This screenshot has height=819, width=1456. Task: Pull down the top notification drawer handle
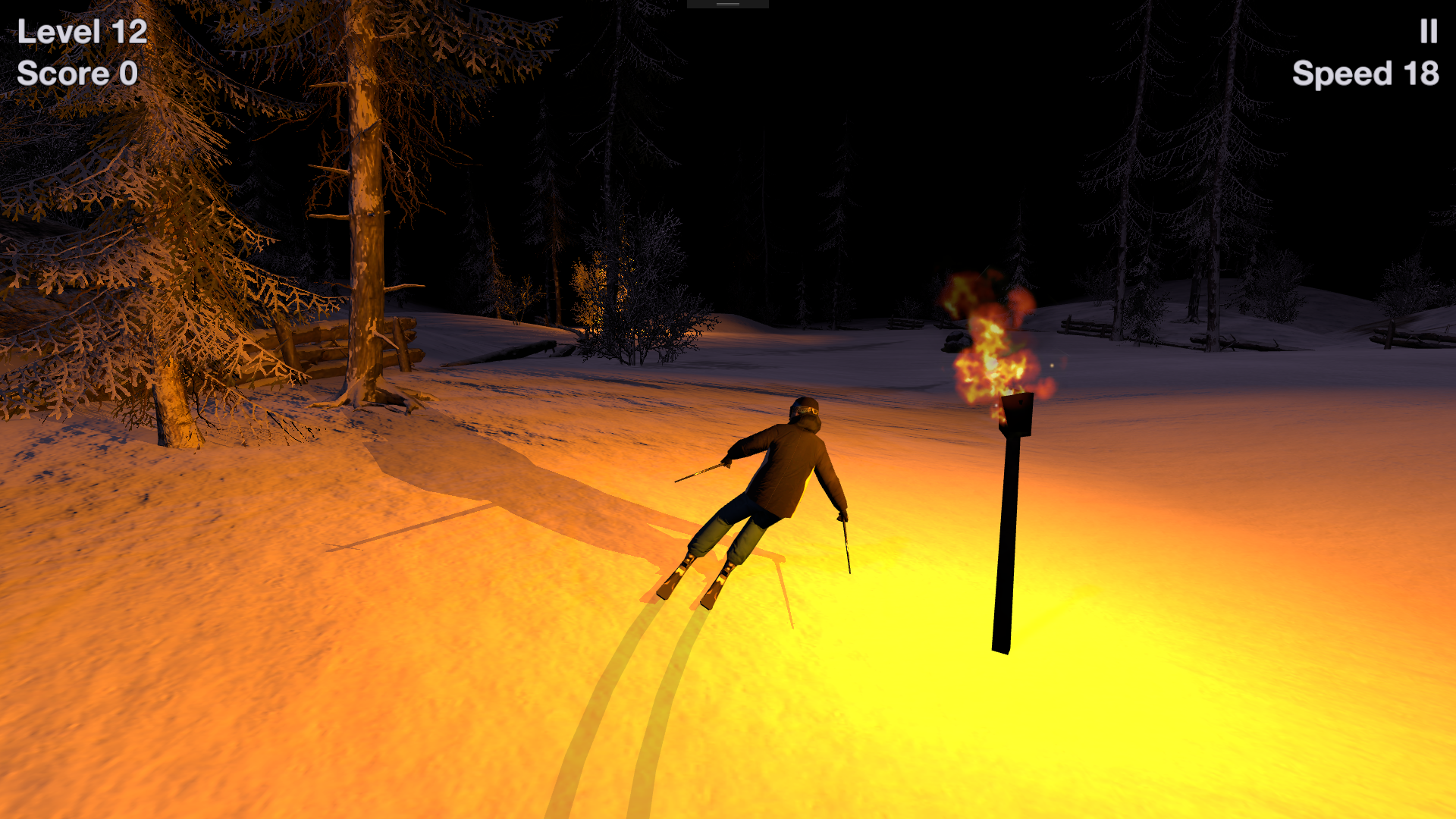(x=726, y=5)
